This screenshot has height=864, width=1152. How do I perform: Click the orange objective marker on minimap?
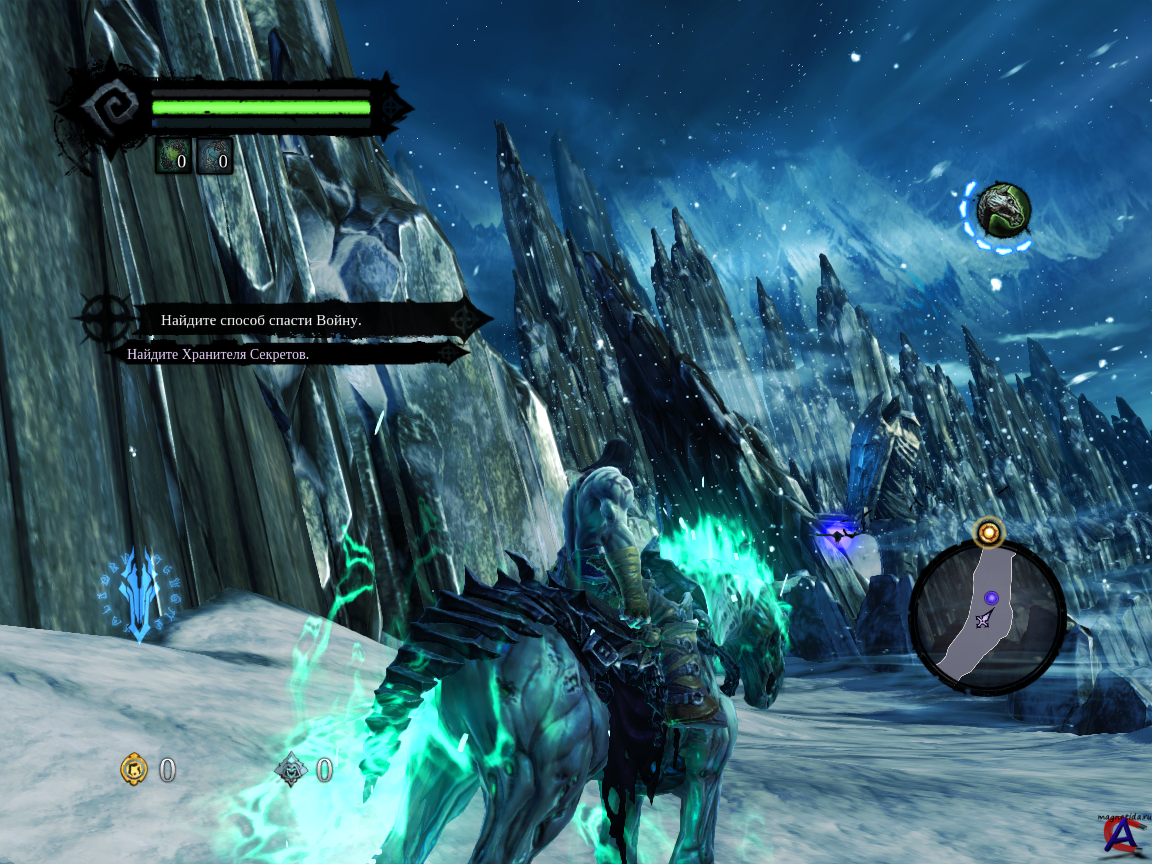pyautogui.click(x=989, y=533)
